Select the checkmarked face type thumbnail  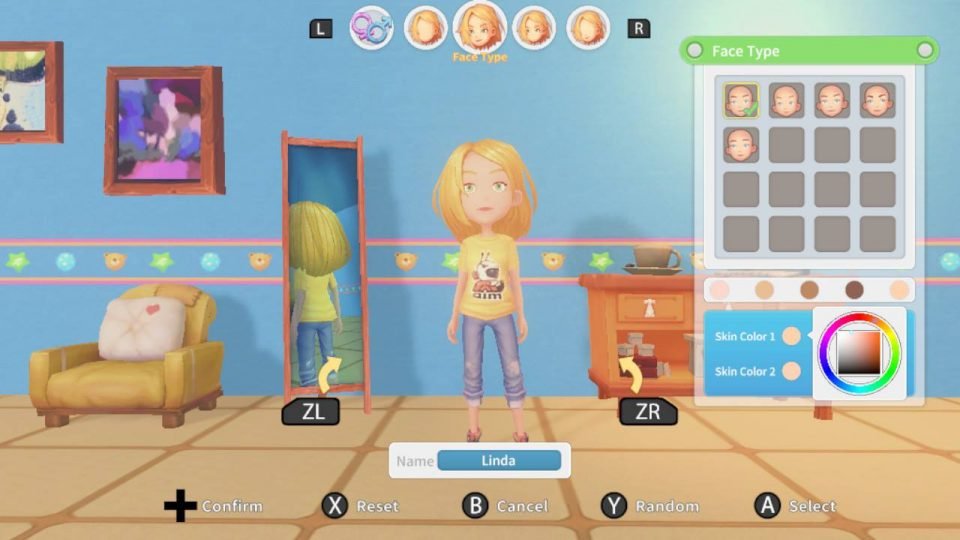tap(741, 100)
